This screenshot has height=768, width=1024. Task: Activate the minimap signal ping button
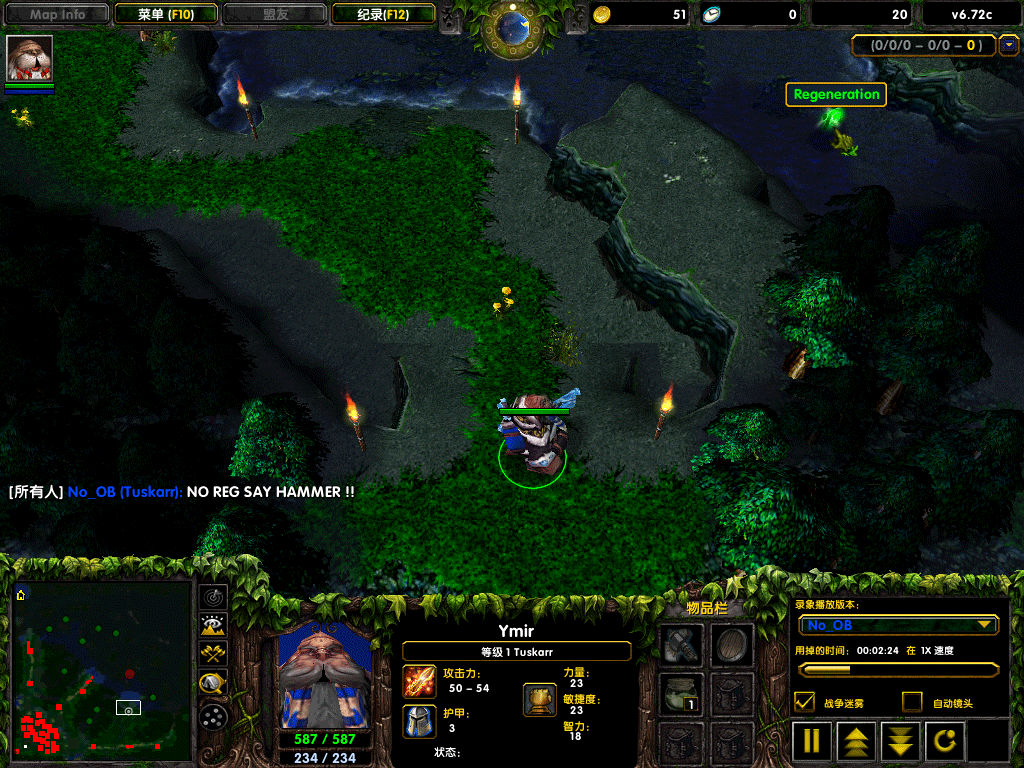(x=213, y=598)
